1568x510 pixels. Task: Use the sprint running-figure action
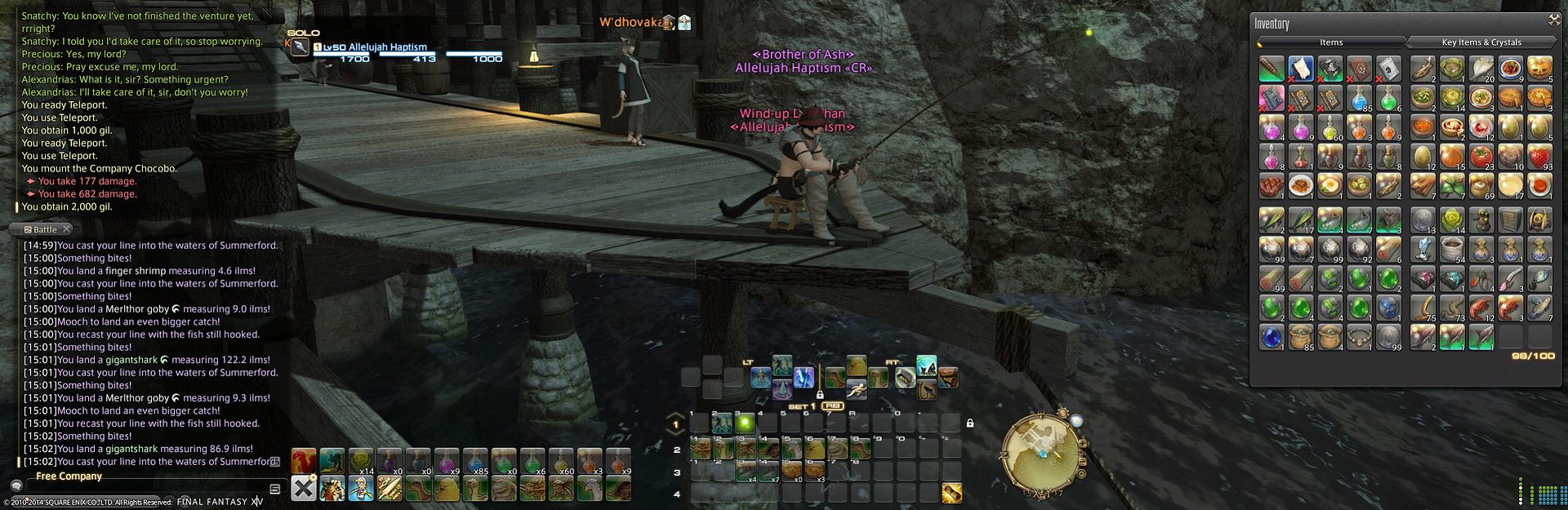[855, 390]
